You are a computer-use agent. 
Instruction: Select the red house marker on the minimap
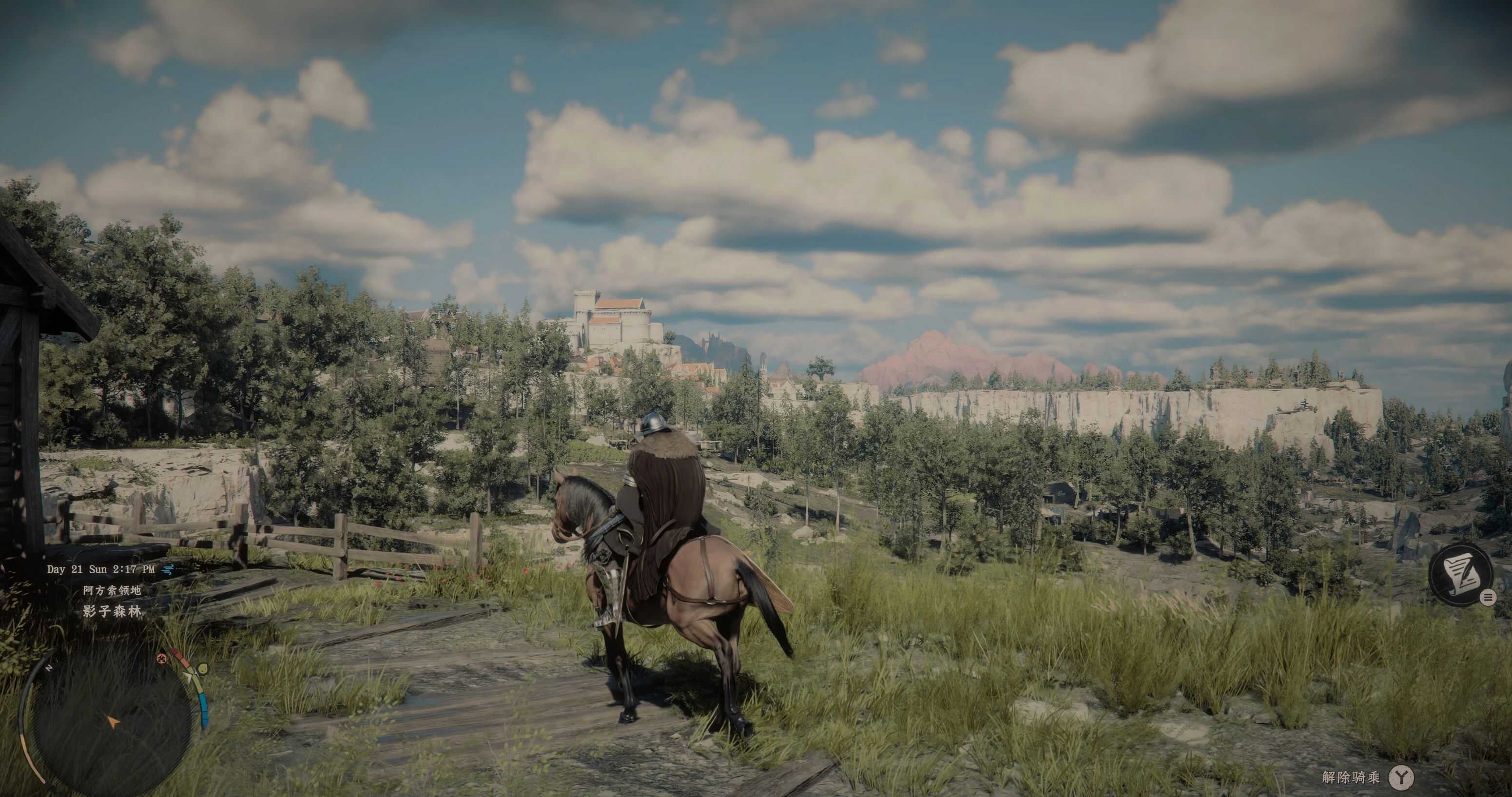pyautogui.click(x=161, y=659)
